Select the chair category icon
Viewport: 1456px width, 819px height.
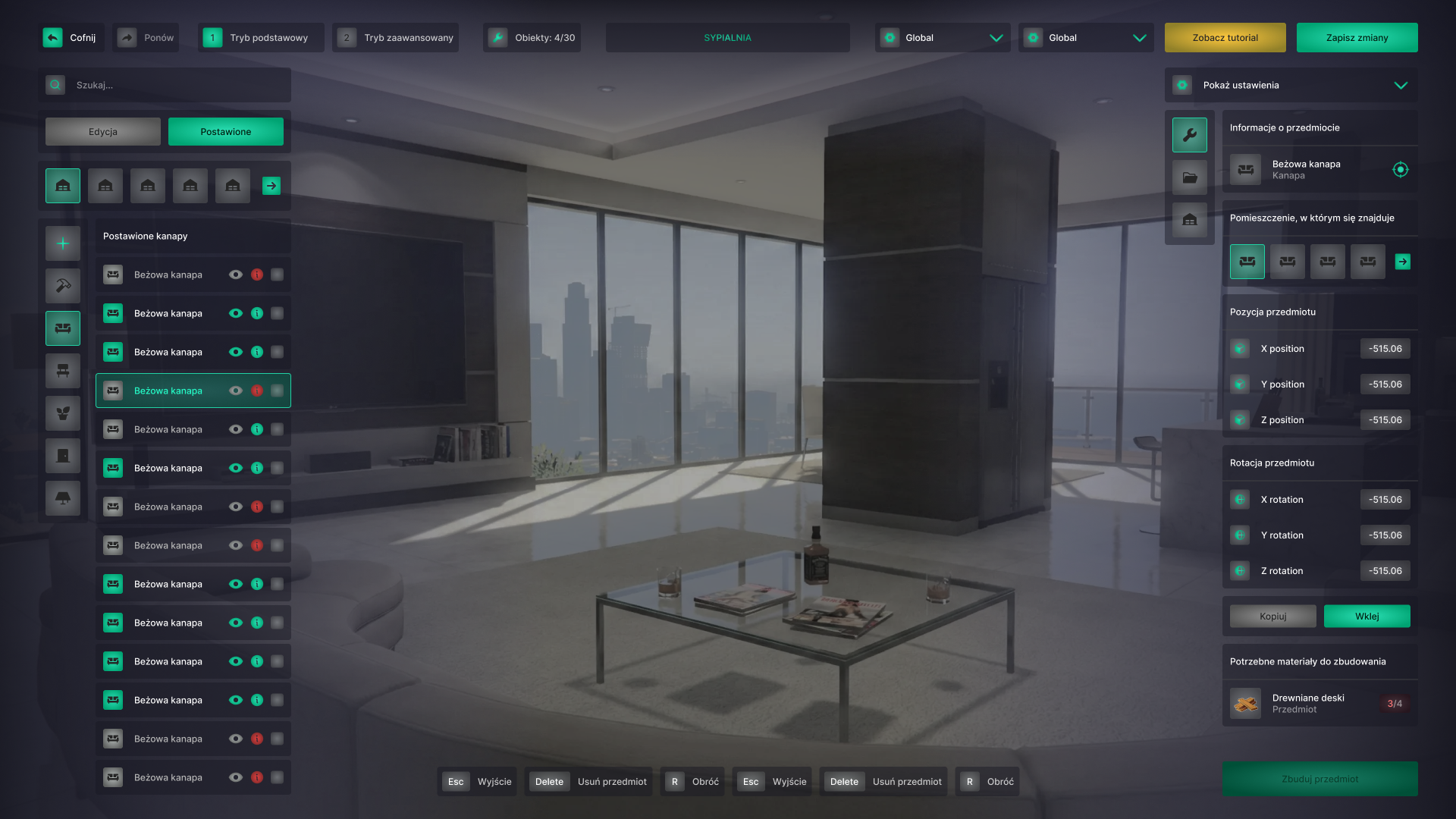tap(62, 371)
